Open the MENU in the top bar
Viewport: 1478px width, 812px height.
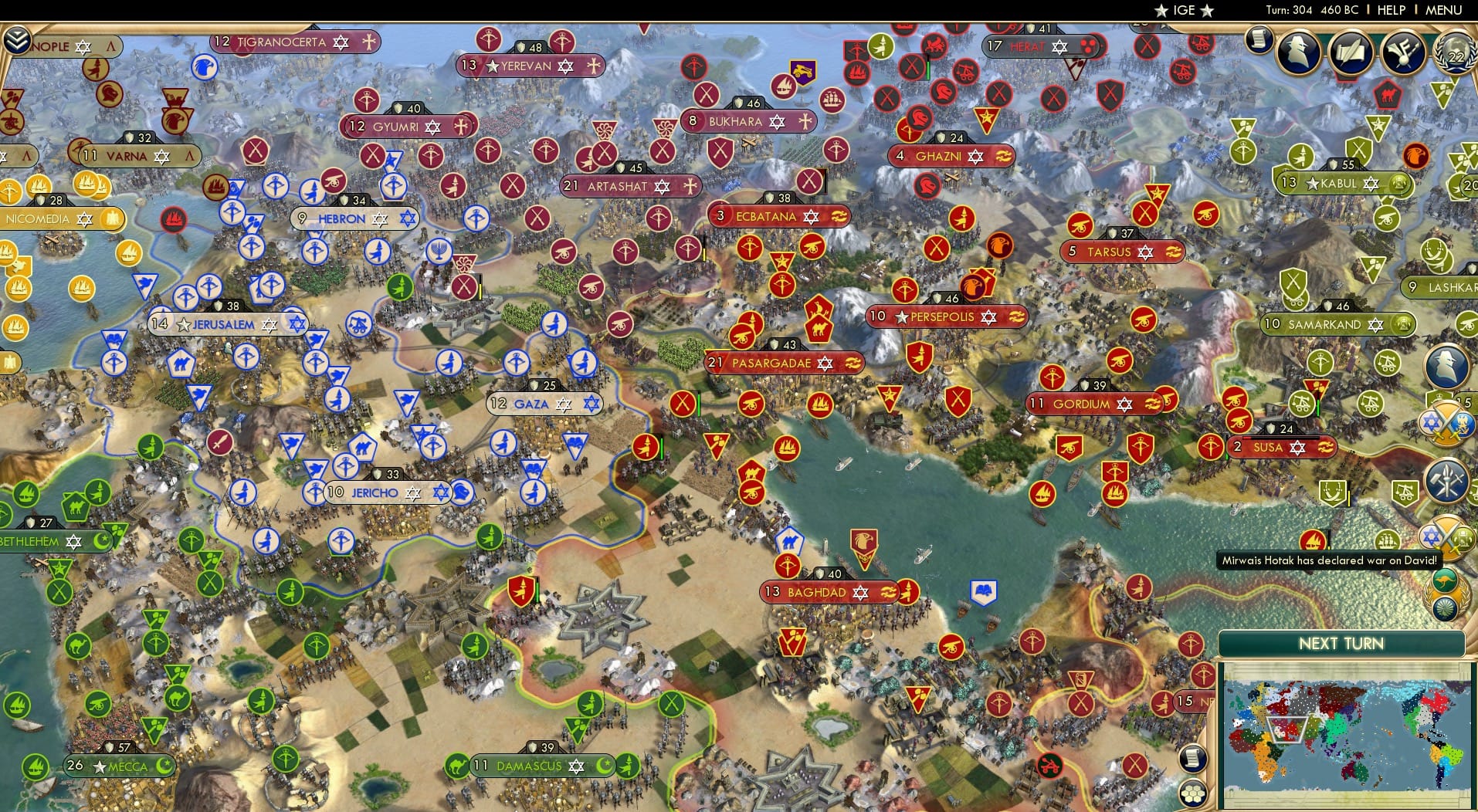coord(1446,11)
